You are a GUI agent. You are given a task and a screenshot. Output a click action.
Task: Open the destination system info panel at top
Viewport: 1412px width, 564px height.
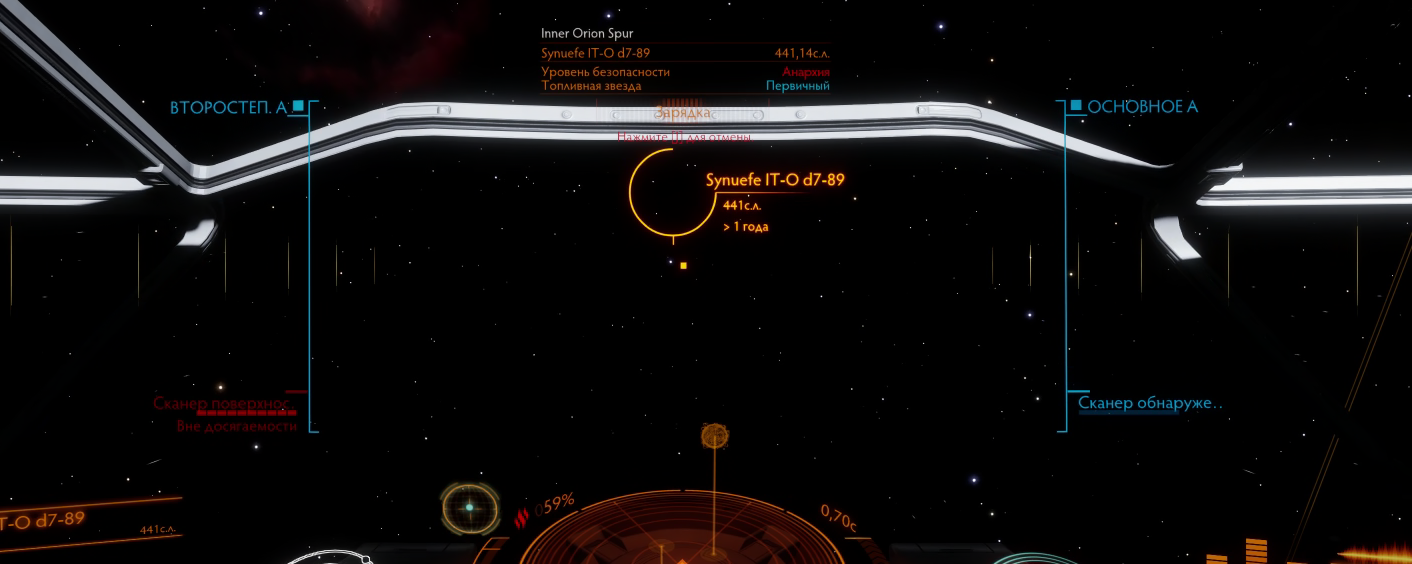pyautogui.click(x=685, y=60)
